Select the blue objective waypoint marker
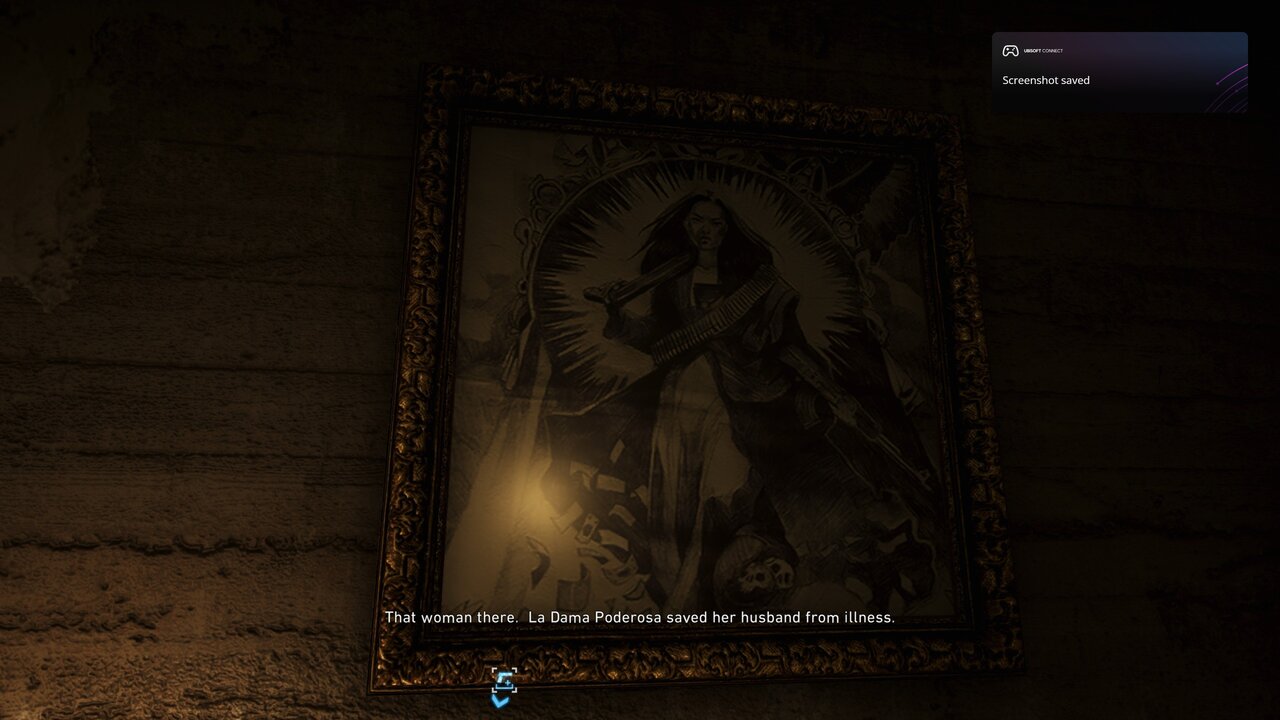 [503, 684]
